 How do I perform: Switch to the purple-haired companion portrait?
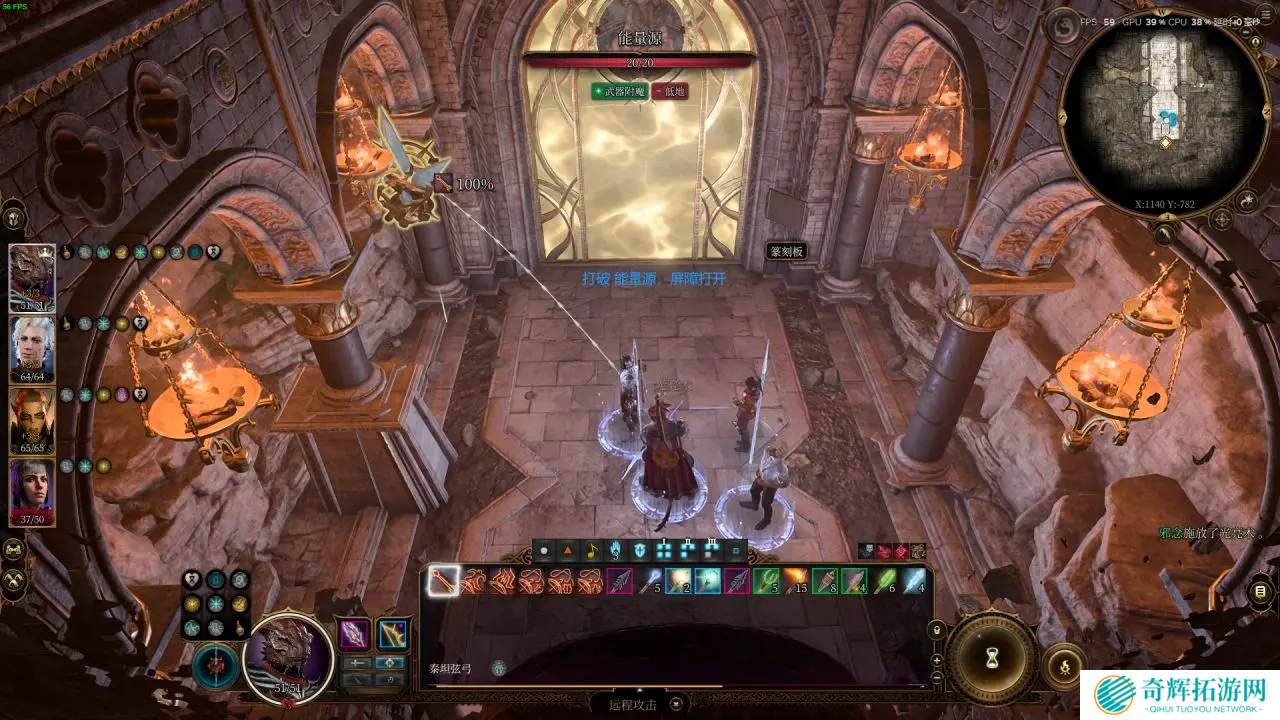(32, 492)
